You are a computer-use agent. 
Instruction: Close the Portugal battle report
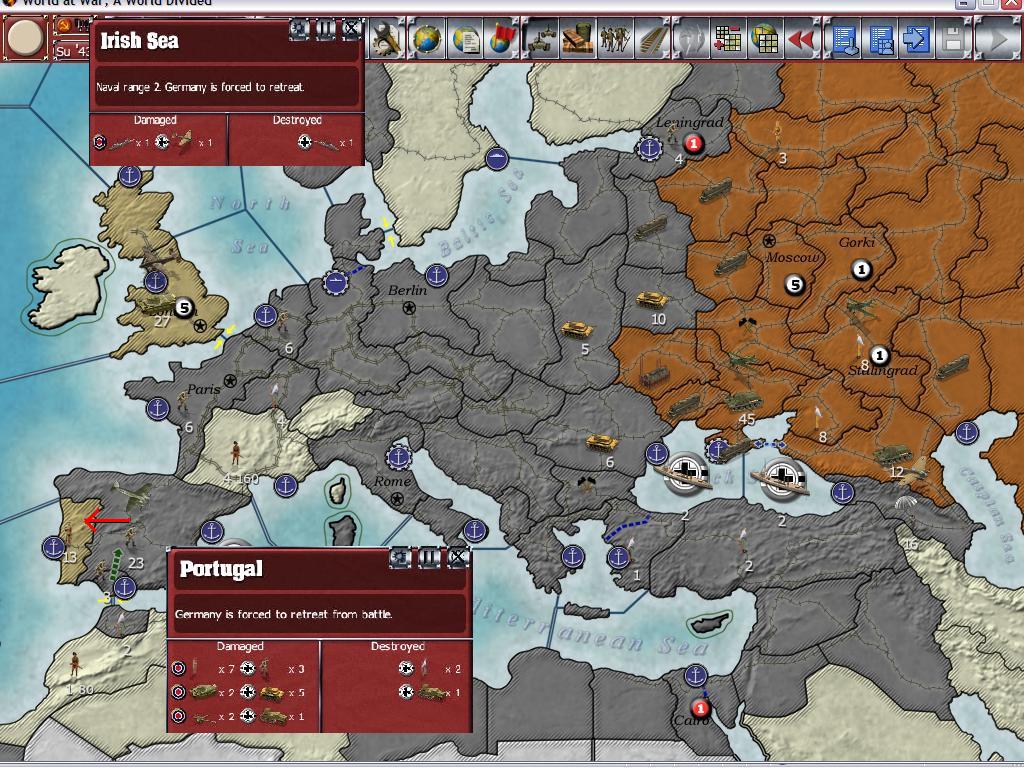458,557
